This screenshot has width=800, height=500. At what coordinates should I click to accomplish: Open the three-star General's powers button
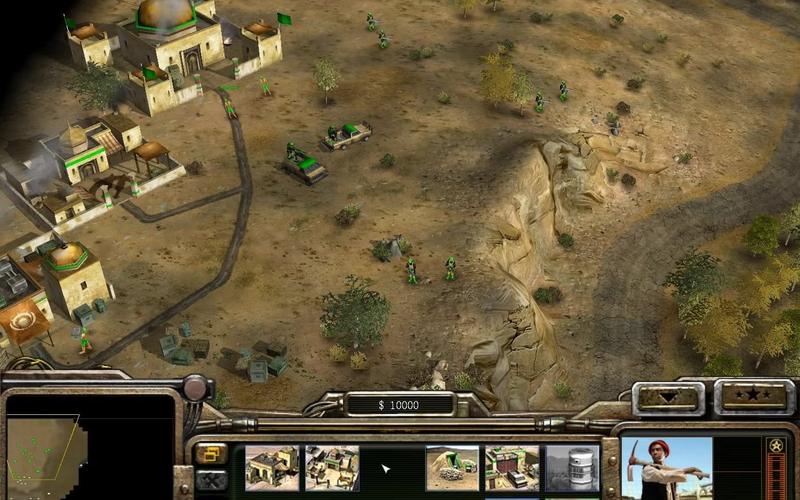point(753,396)
